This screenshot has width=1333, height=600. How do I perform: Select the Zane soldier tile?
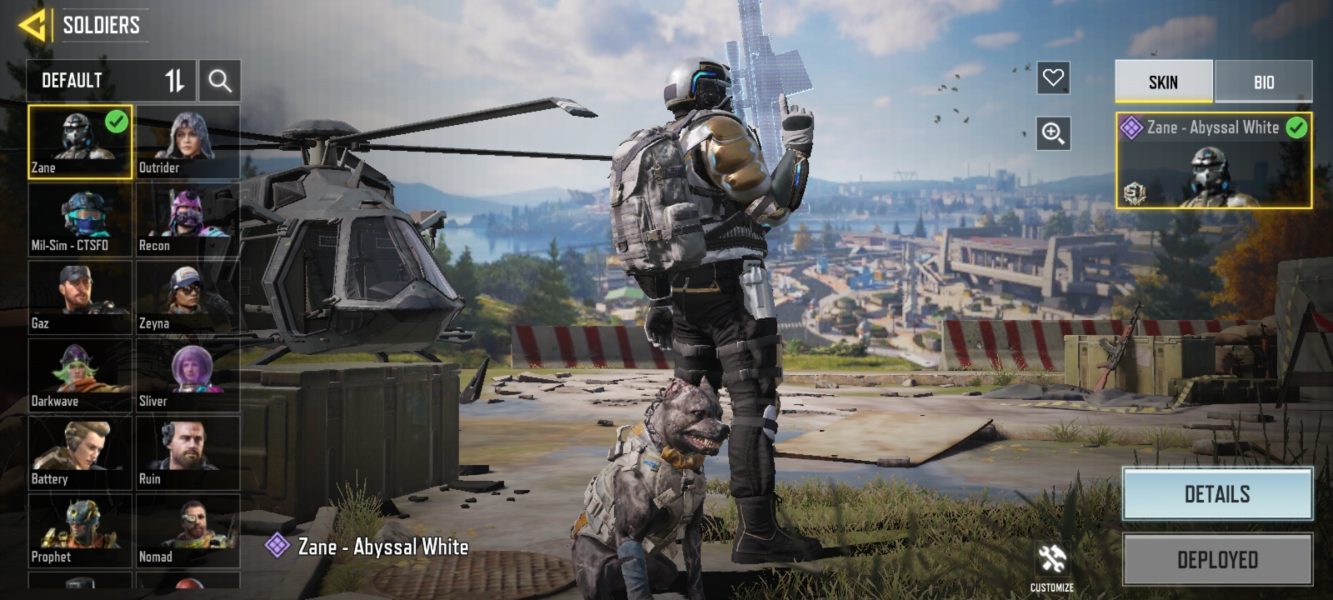(80, 142)
